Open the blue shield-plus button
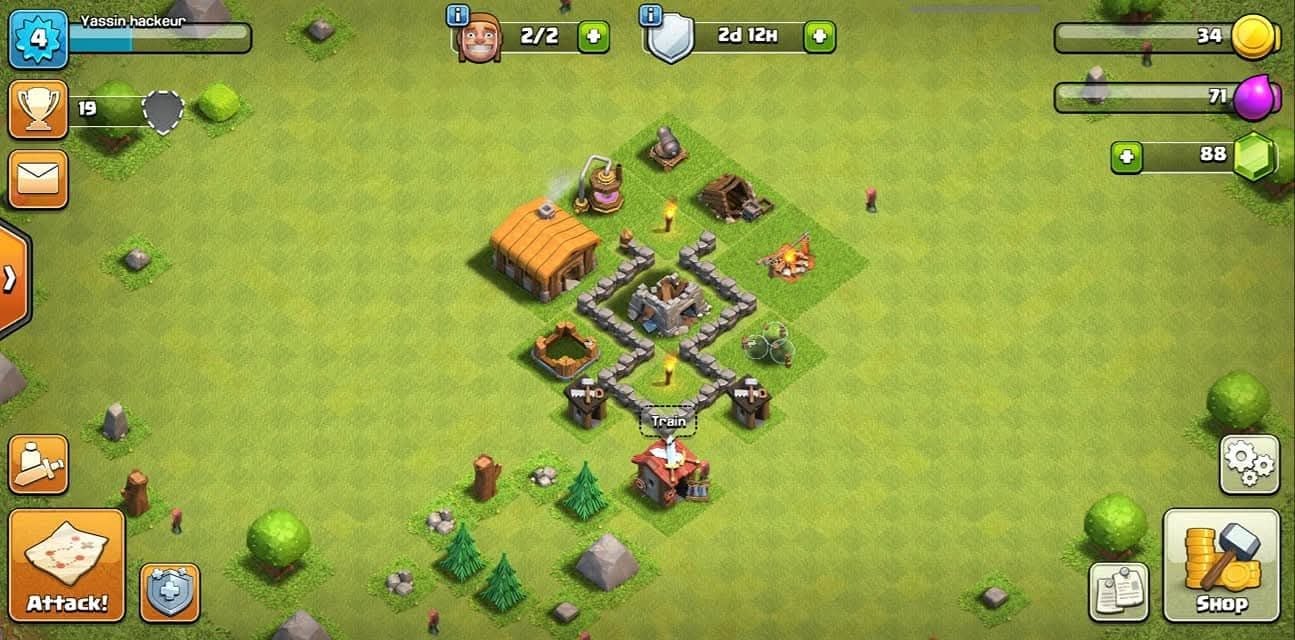 169,592
